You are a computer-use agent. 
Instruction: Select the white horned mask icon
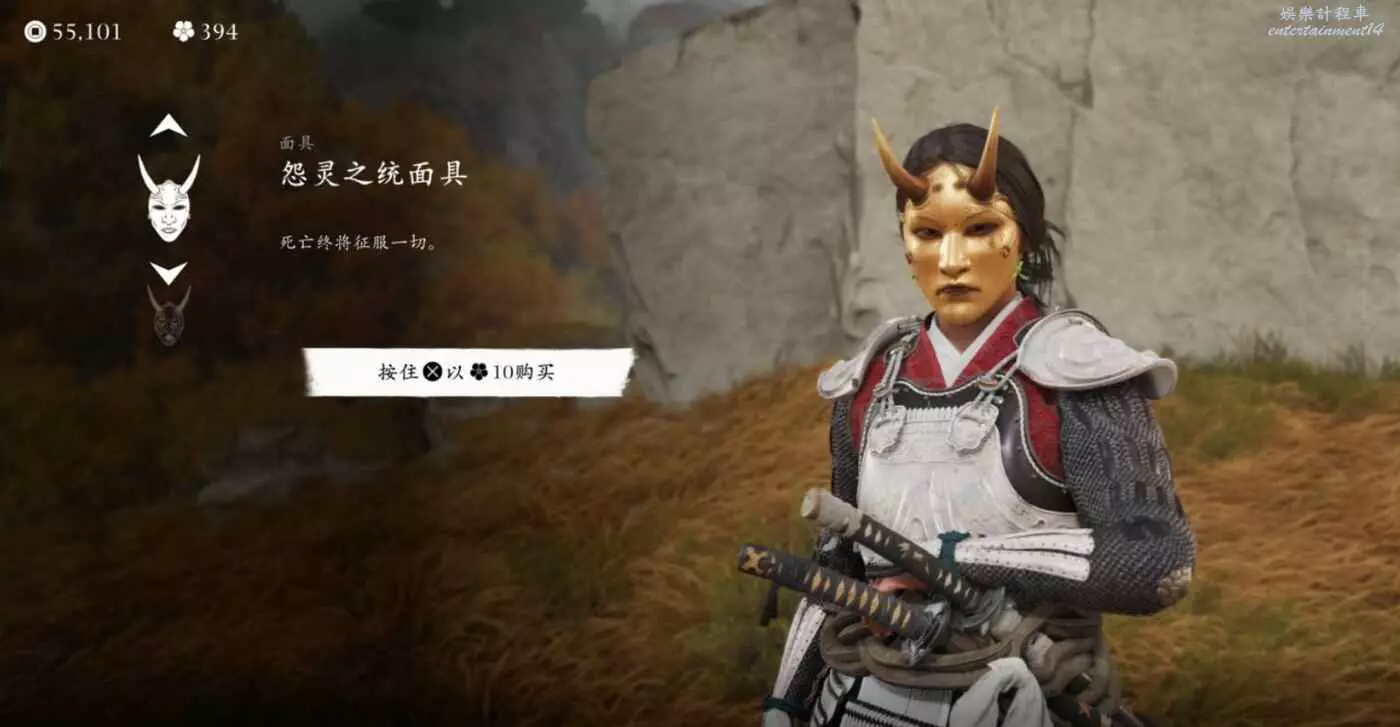pos(168,198)
